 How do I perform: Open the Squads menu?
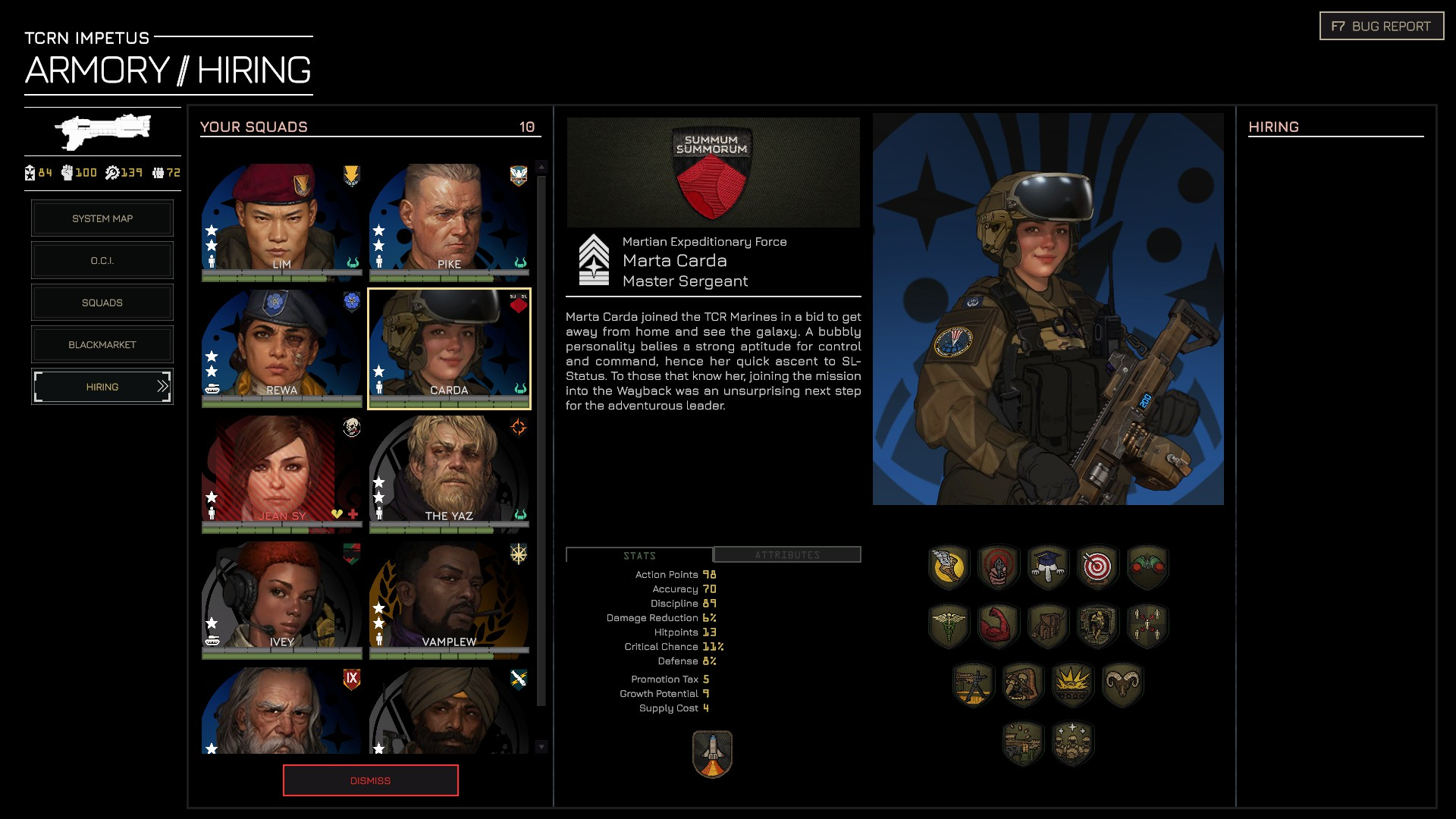coord(102,303)
